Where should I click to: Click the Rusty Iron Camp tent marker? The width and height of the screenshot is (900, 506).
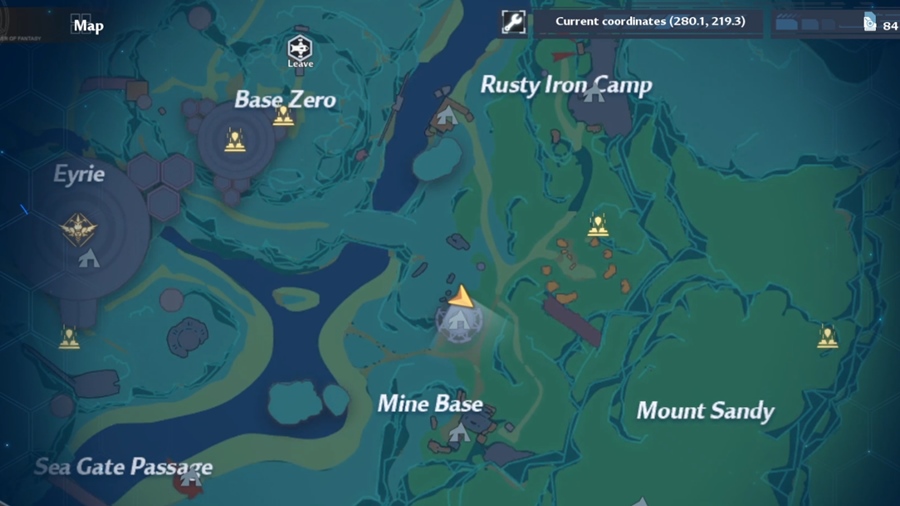tap(594, 93)
